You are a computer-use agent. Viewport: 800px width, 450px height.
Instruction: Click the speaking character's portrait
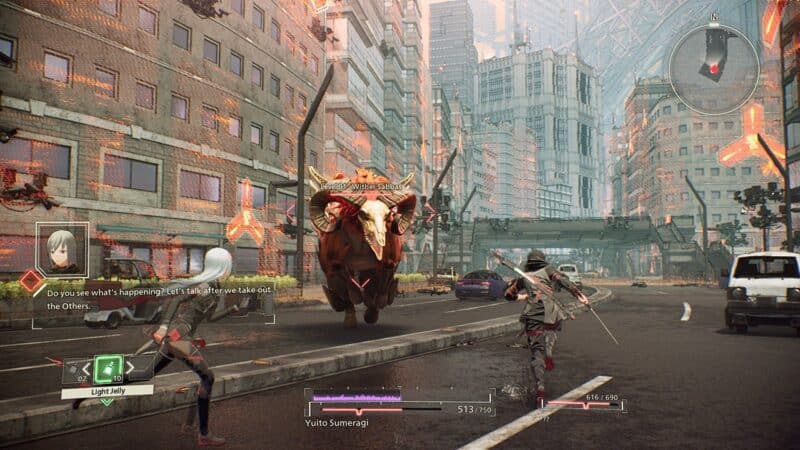[x=62, y=248]
